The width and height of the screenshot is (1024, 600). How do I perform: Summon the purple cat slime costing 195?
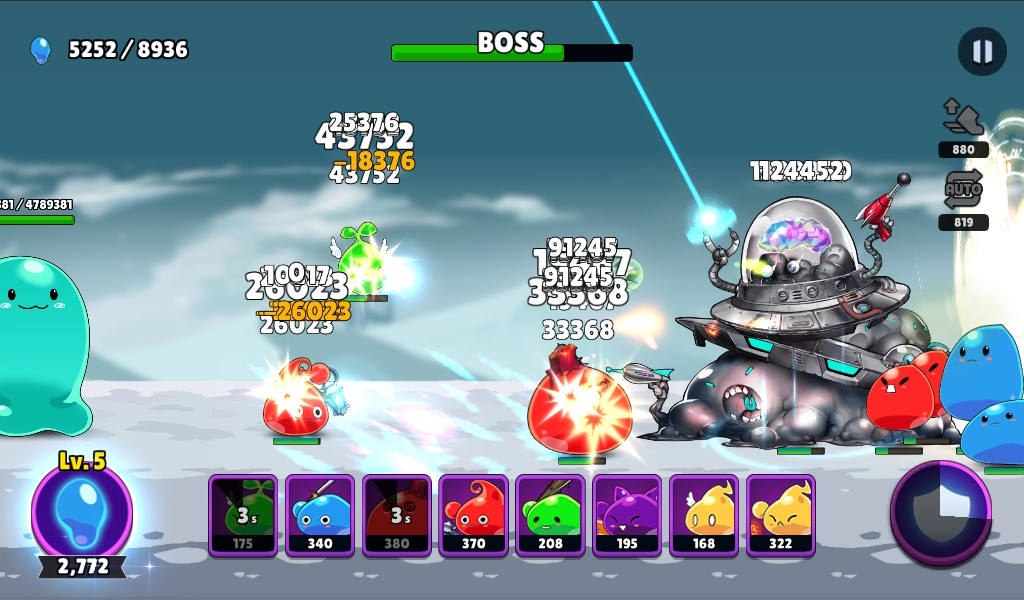point(627,515)
